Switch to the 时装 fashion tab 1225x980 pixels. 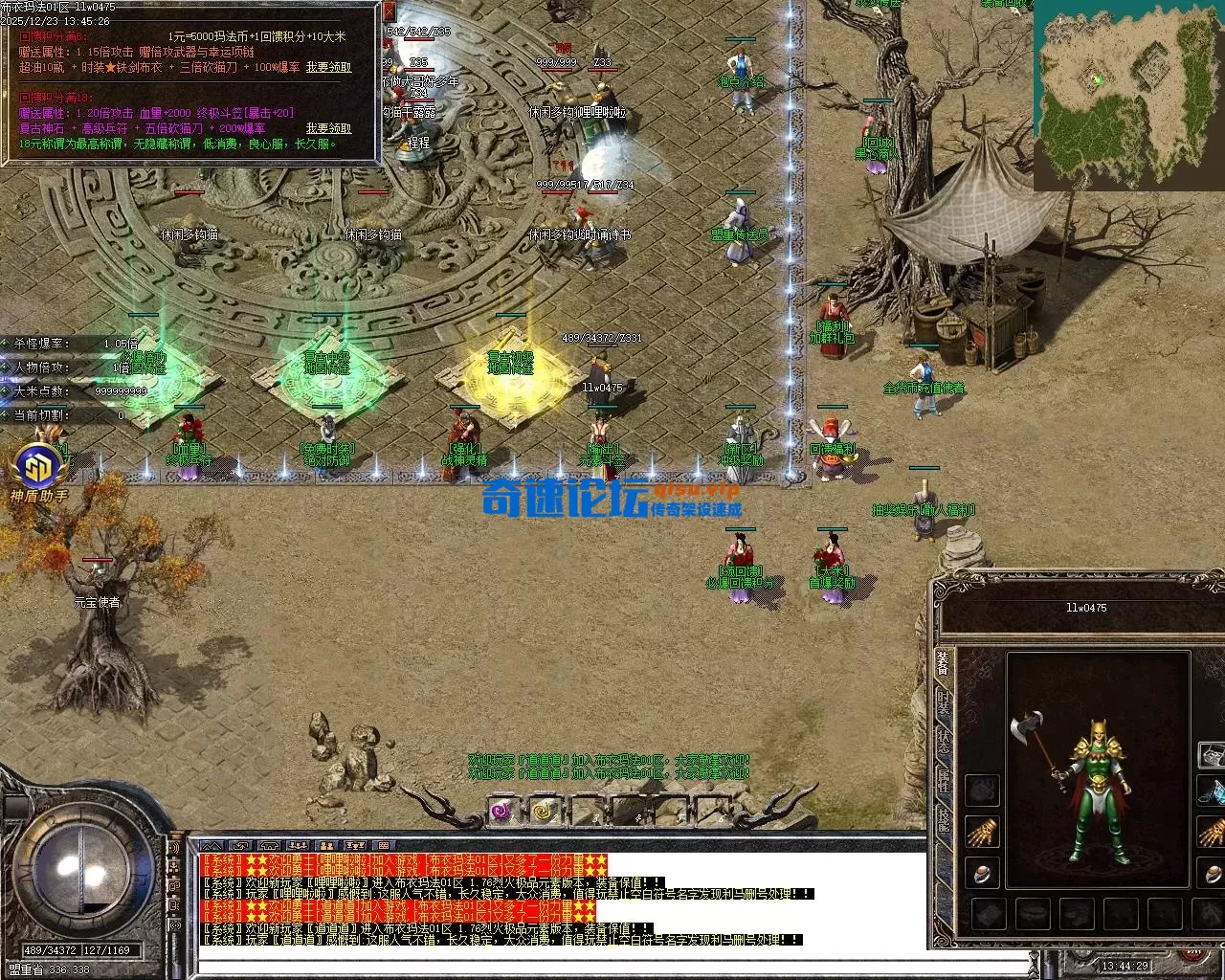click(x=944, y=702)
